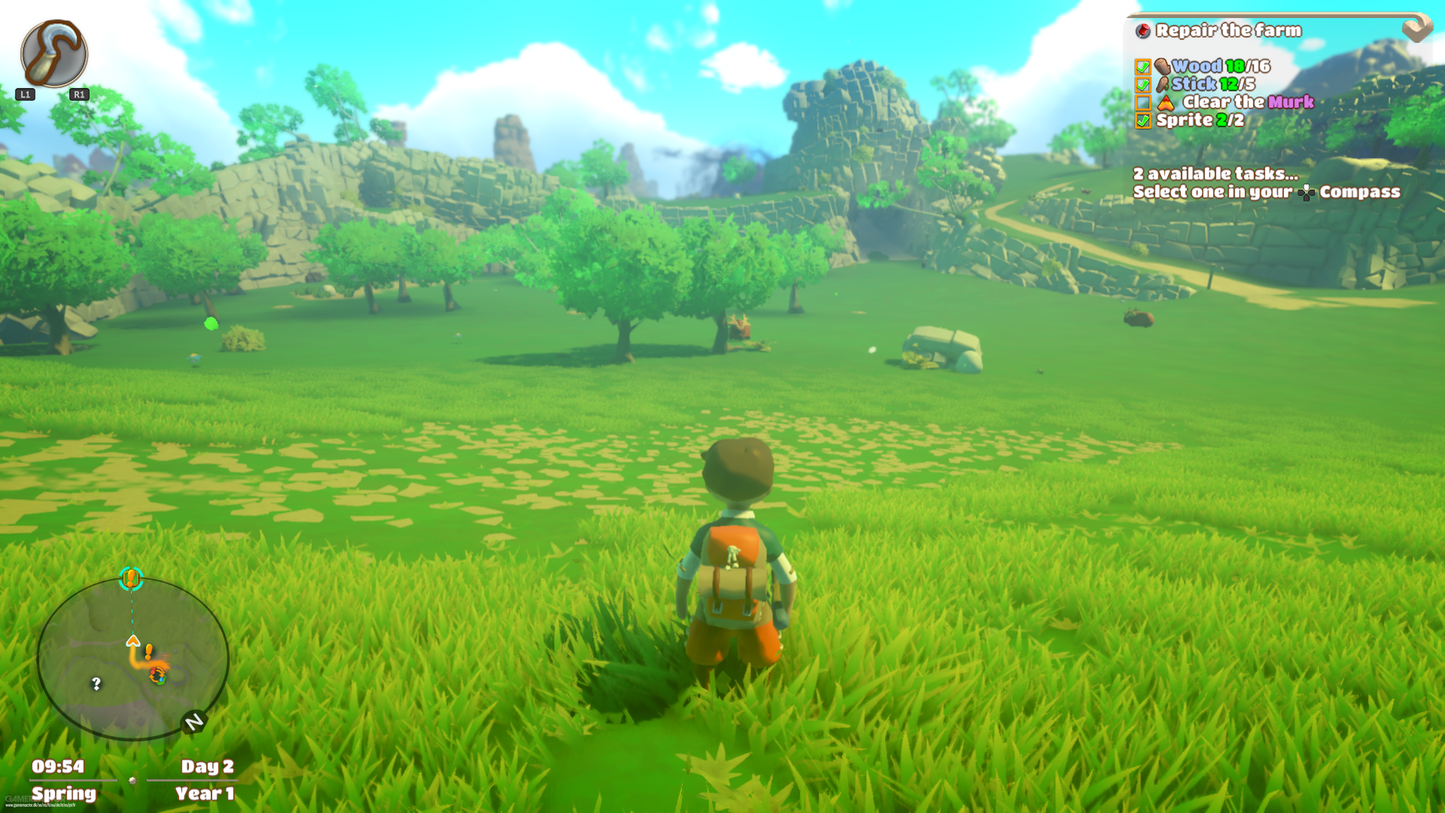This screenshot has width=1445, height=813.
Task: Click the "2 available tasks" compass hint
Action: (1265, 183)
